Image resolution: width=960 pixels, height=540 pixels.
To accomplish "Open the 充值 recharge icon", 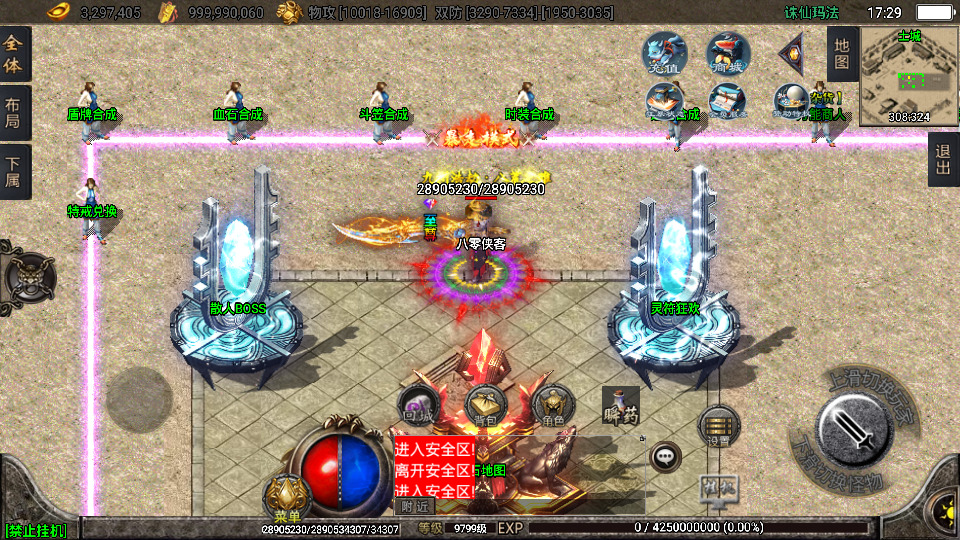I will coord(663,53).
